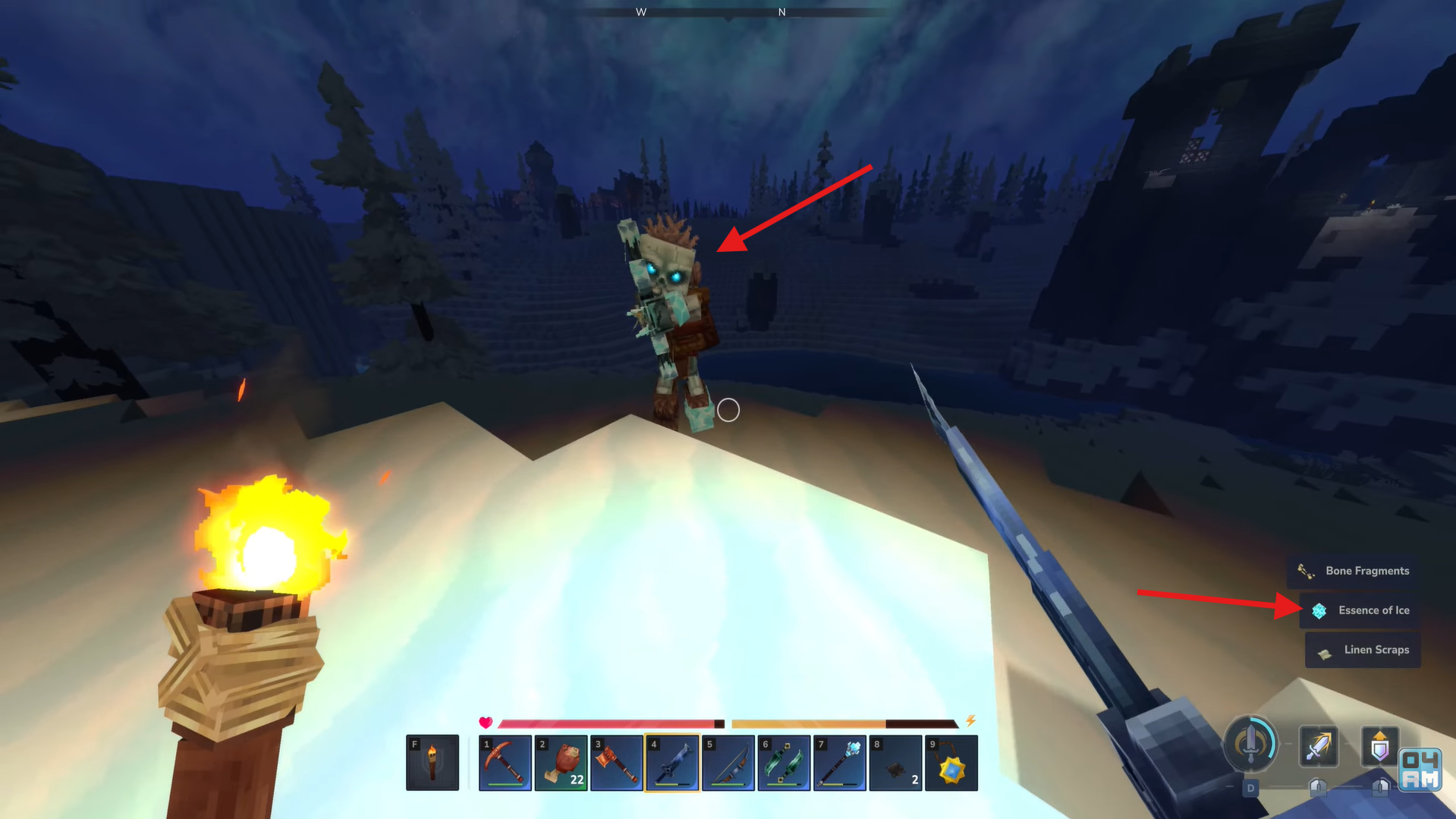1456x819 pixels.
Task: Select the pickaxe in hotbar slot 1
Action: (505, 762)
